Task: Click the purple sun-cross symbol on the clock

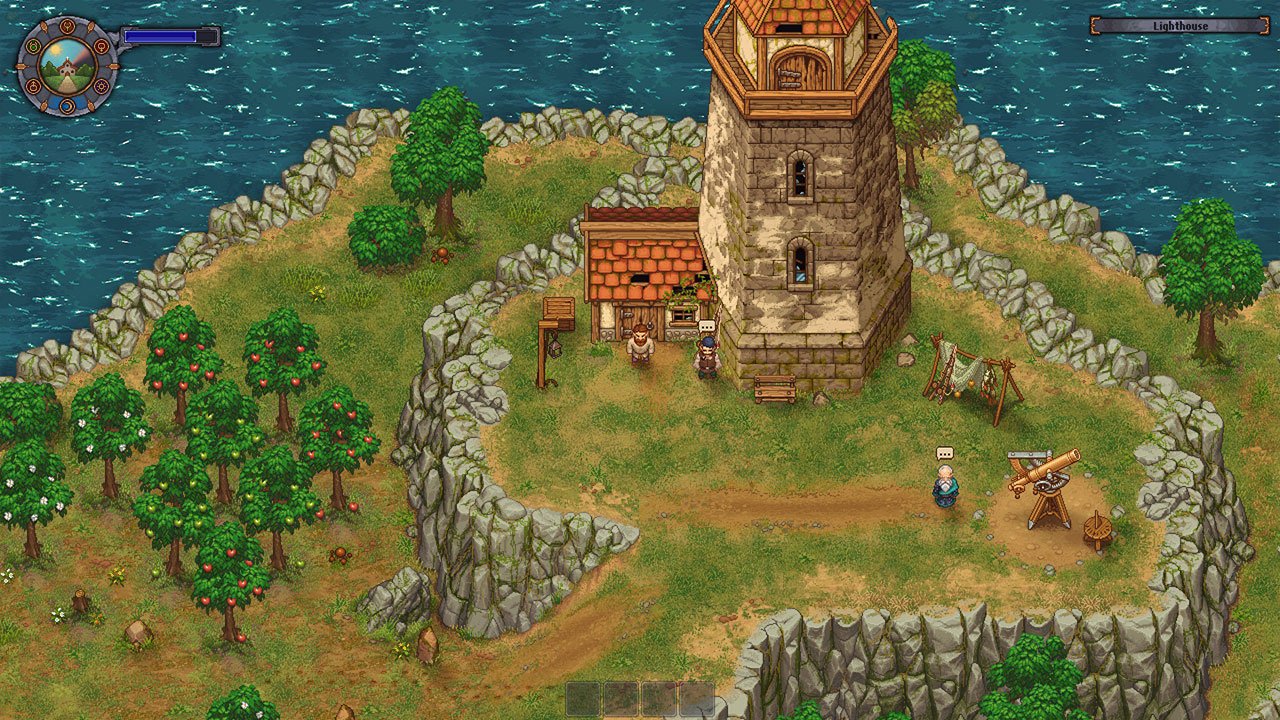Action: (101, 86)
